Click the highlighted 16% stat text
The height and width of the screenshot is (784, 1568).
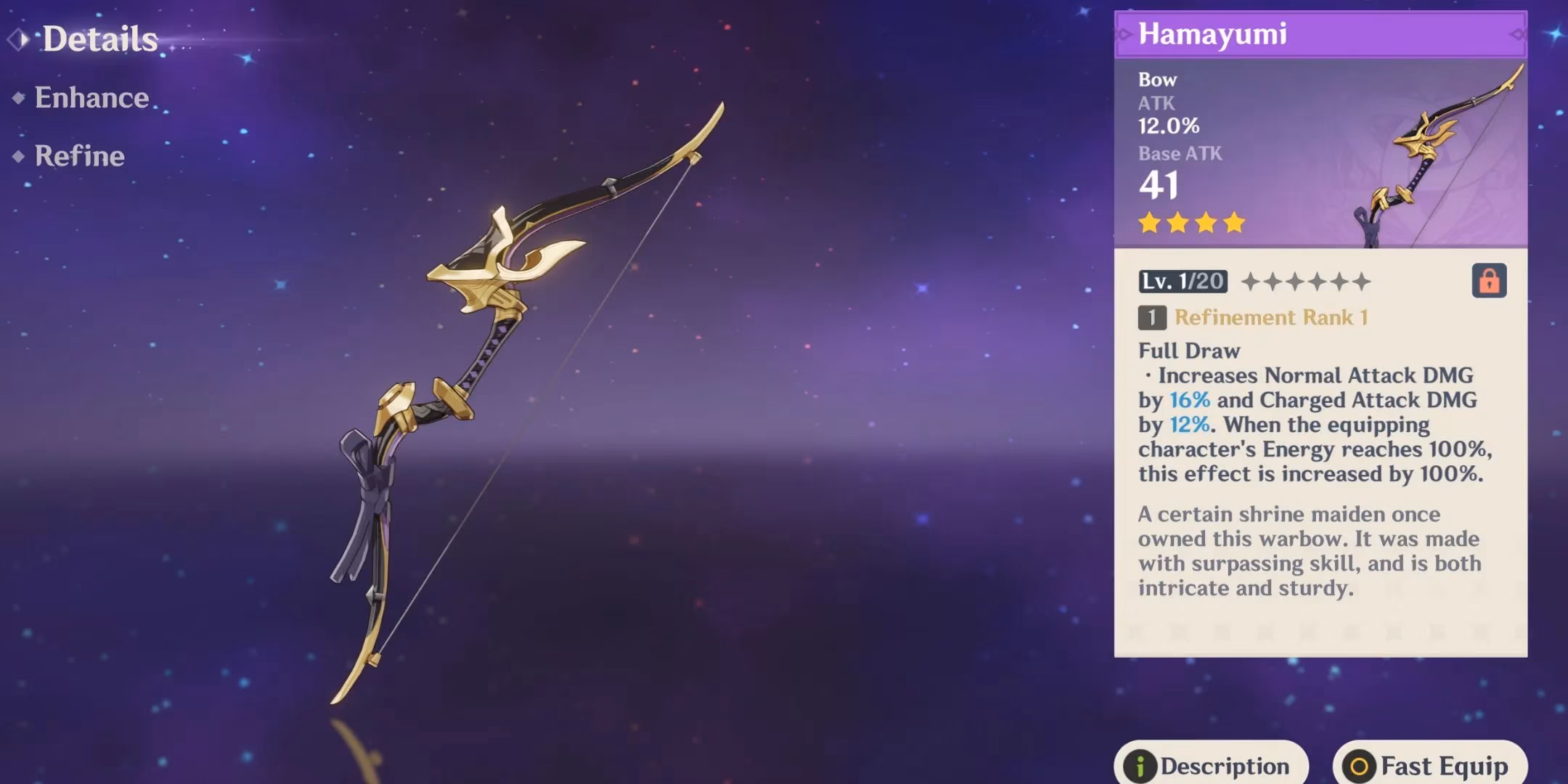click(1190, 400)
